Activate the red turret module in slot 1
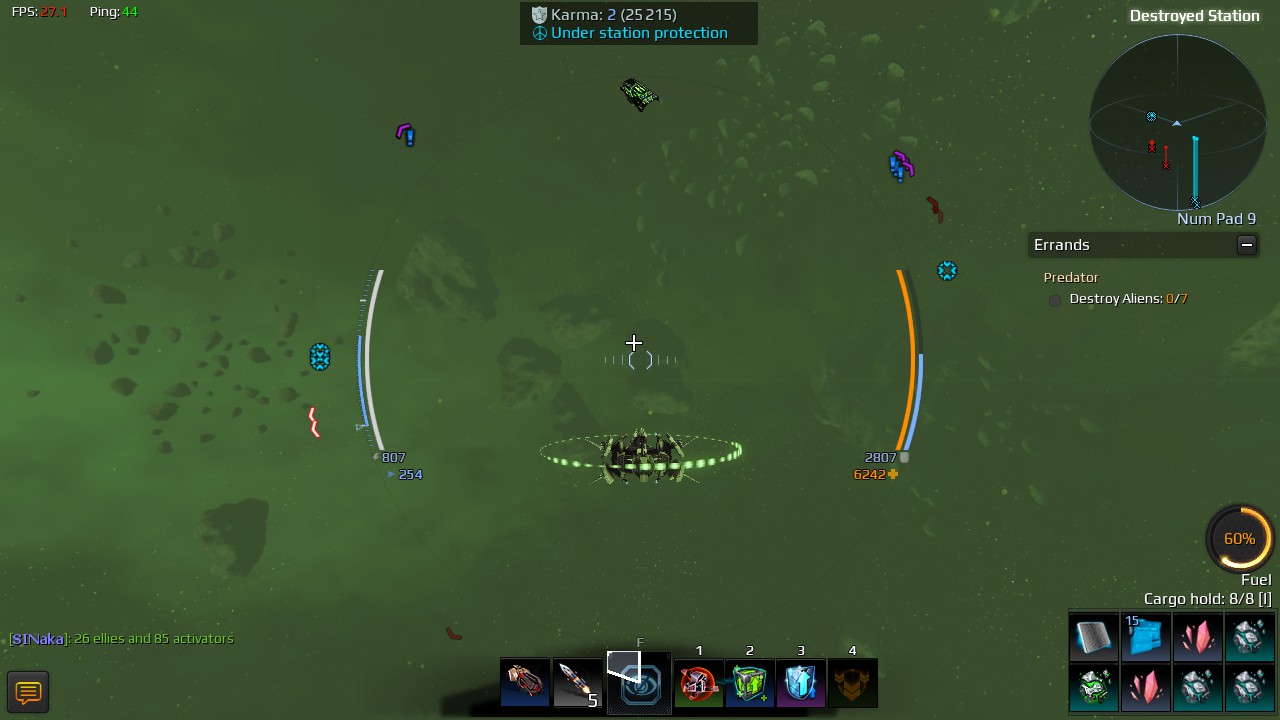 coord(699,683)
